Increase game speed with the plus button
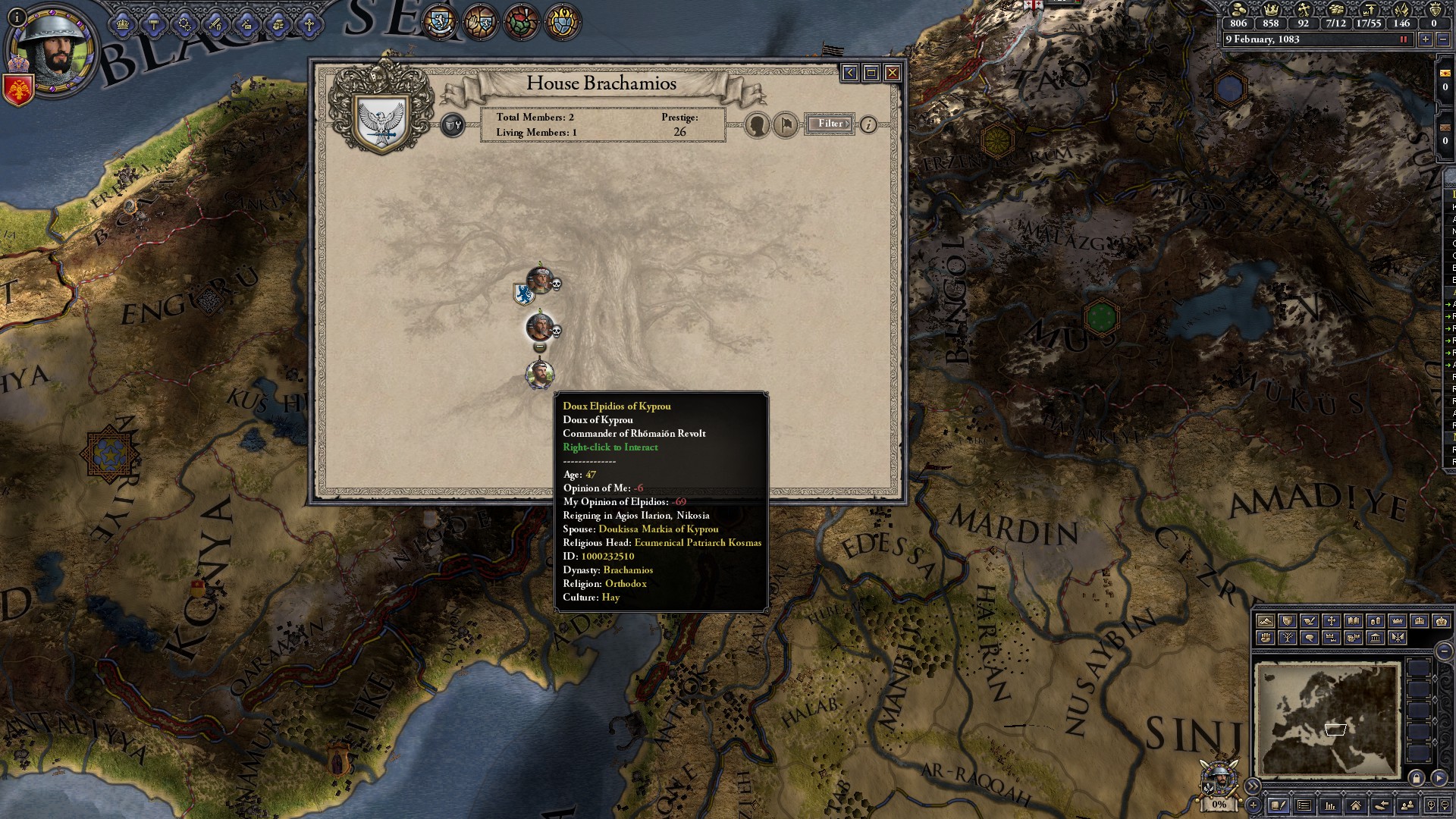Image resolution: width=1456 pixels, height=819 pixels. click(1426, 39)
